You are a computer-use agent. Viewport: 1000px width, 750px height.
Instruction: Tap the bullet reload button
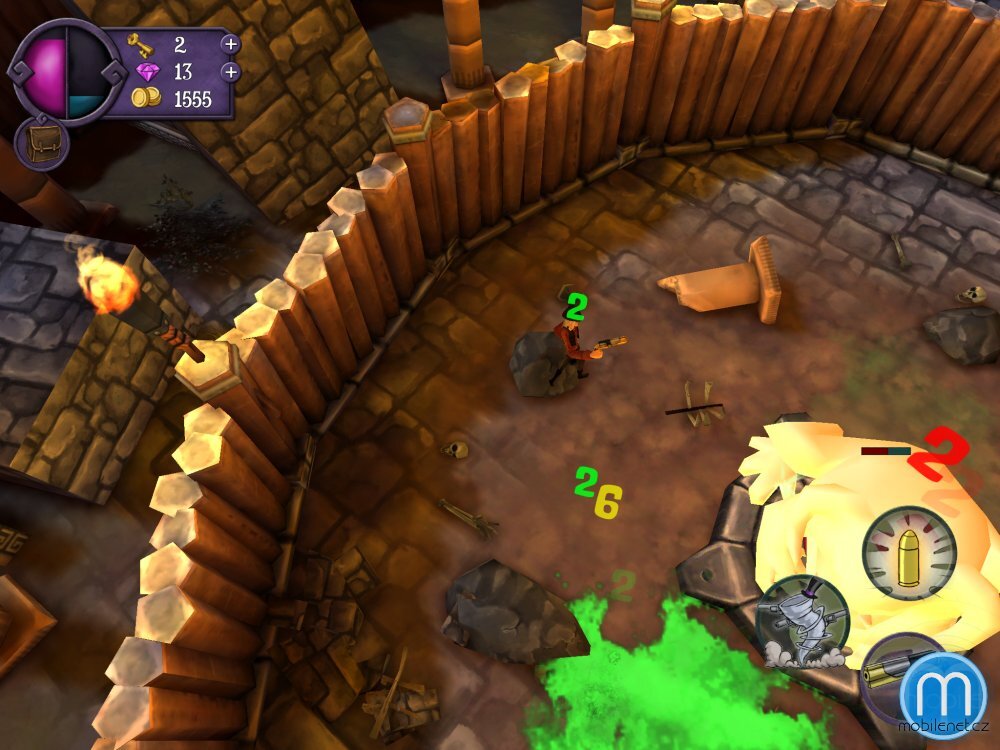909,553
